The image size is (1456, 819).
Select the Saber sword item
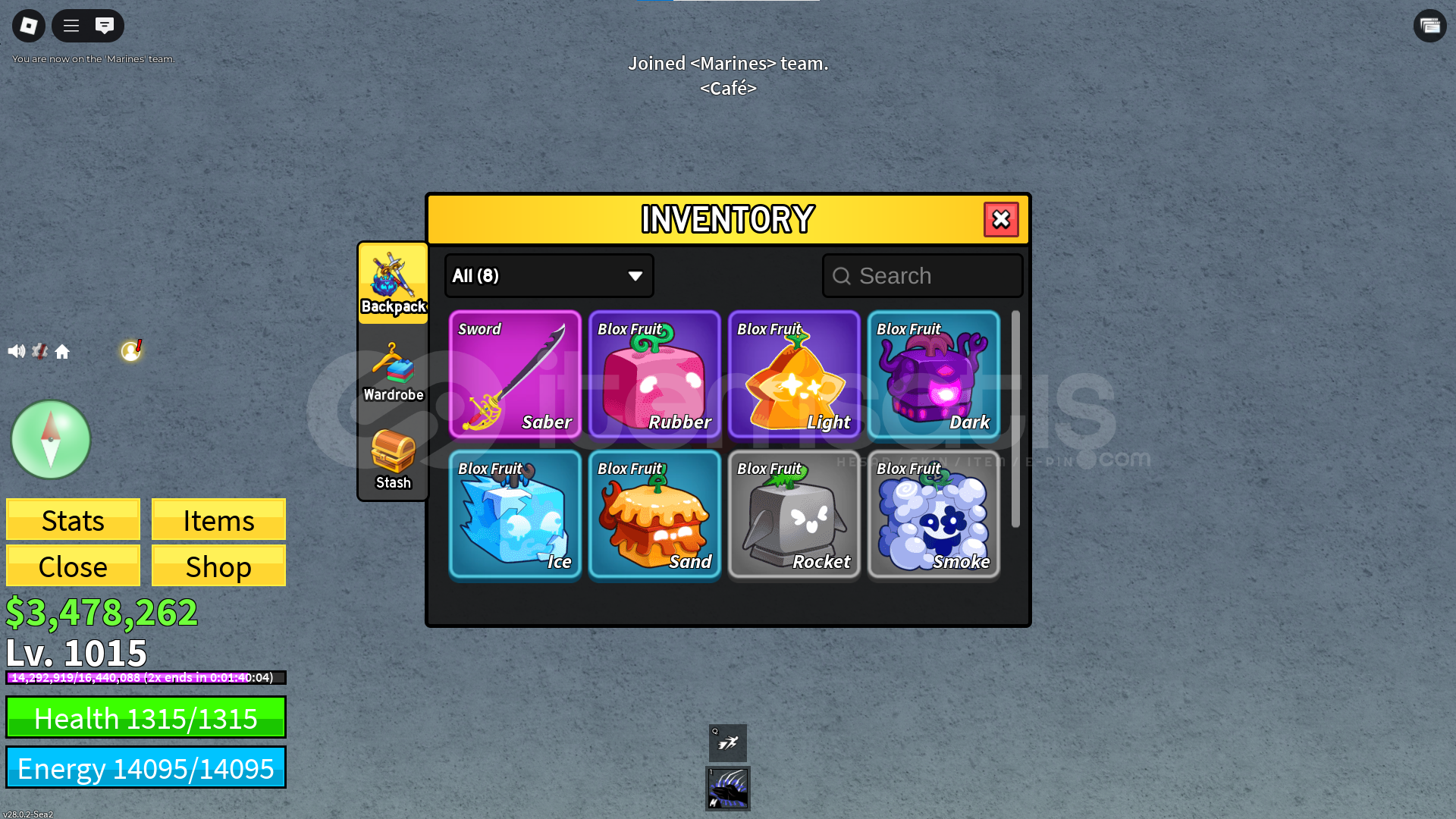point(515,375)
